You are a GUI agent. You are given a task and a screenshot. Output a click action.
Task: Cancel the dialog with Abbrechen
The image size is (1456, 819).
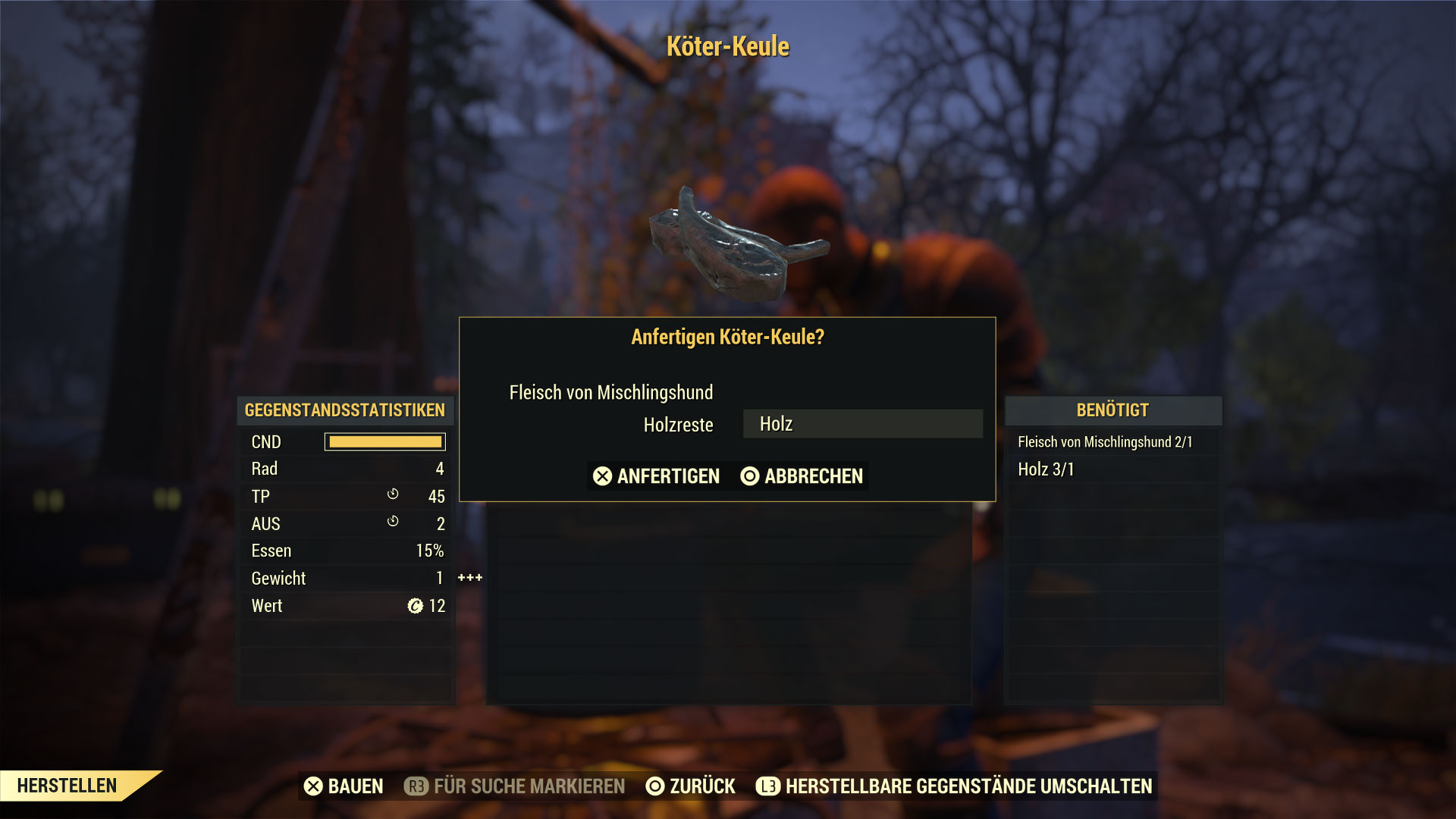click(x=802, y=476)
